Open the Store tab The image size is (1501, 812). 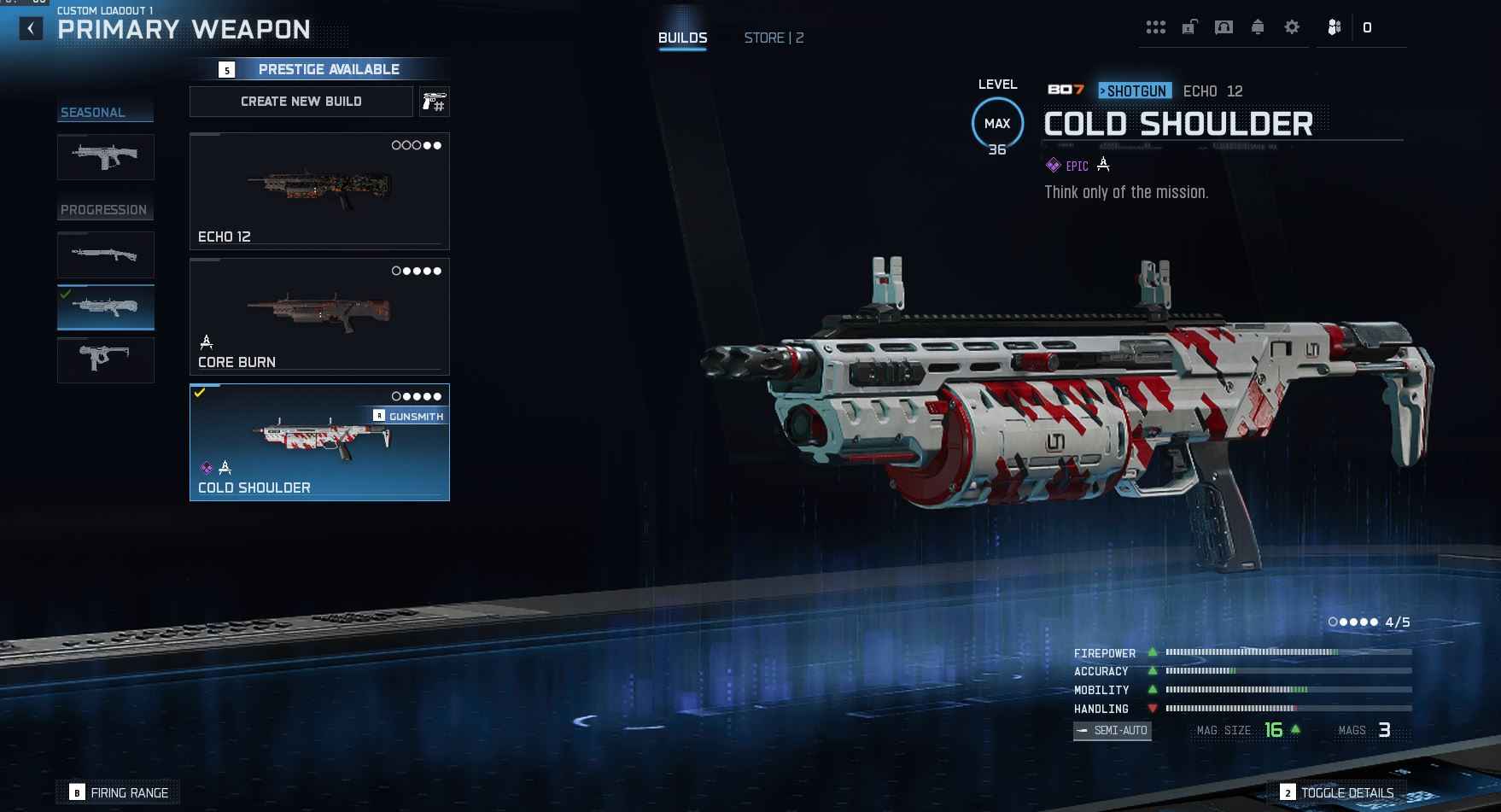774,38
